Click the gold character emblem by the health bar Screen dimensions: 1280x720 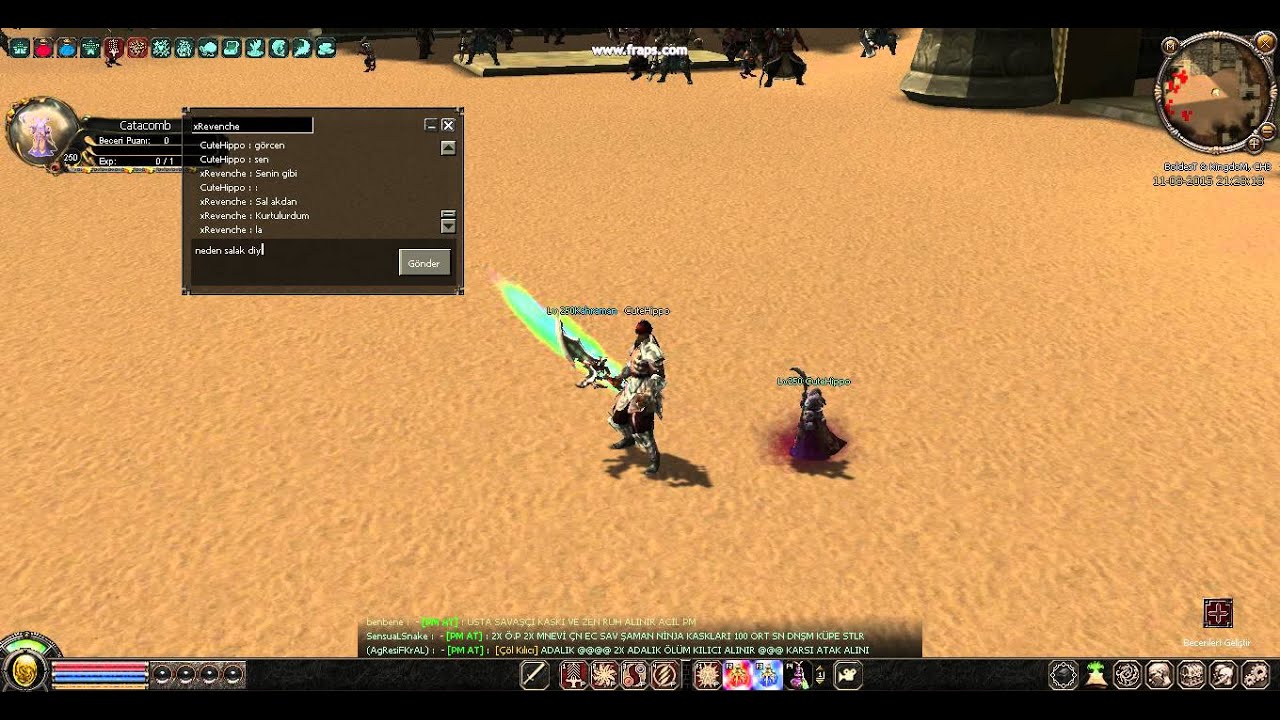25,673
